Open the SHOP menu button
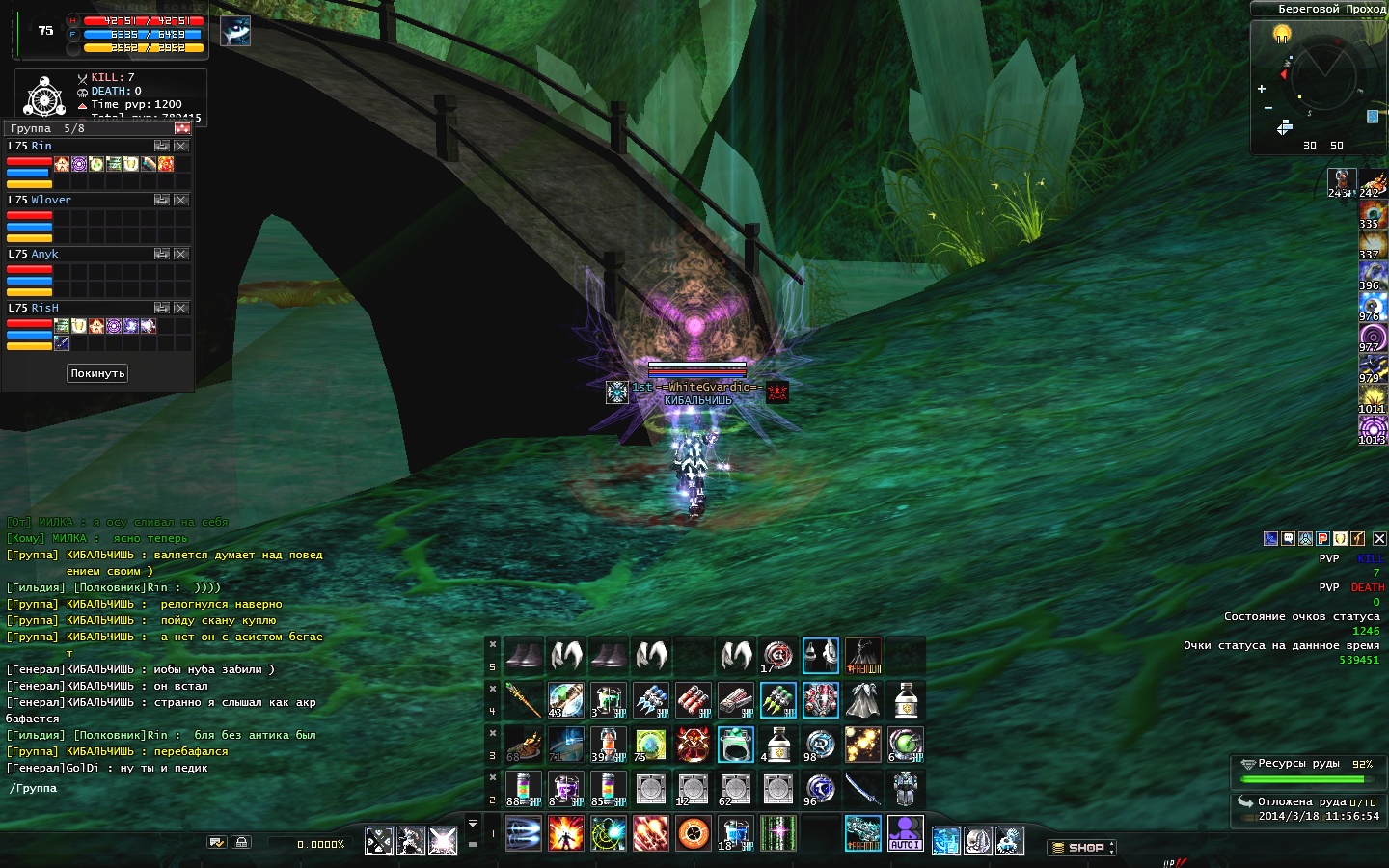1389x868 pixels. [x=1080, y=847]
